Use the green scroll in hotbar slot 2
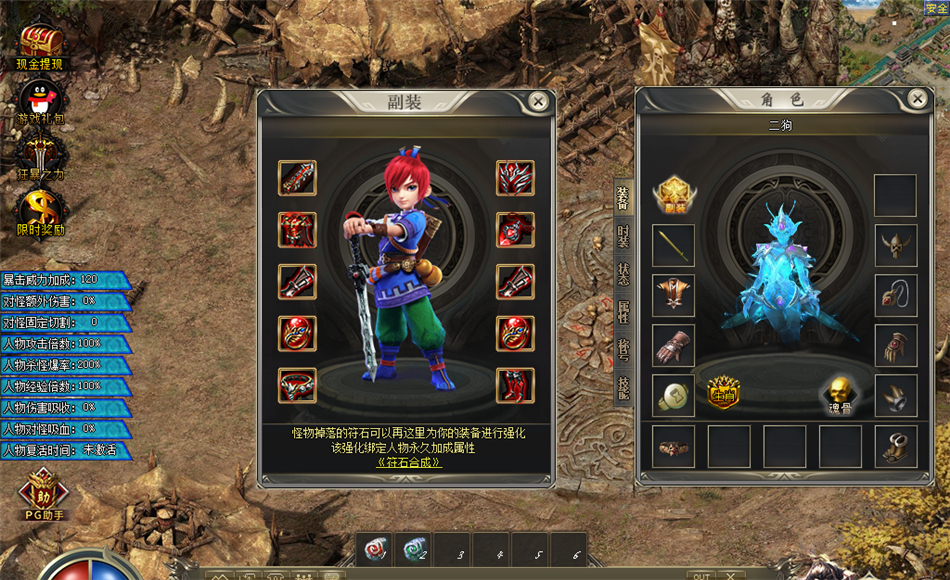950x580 pixels. (413, 549)
